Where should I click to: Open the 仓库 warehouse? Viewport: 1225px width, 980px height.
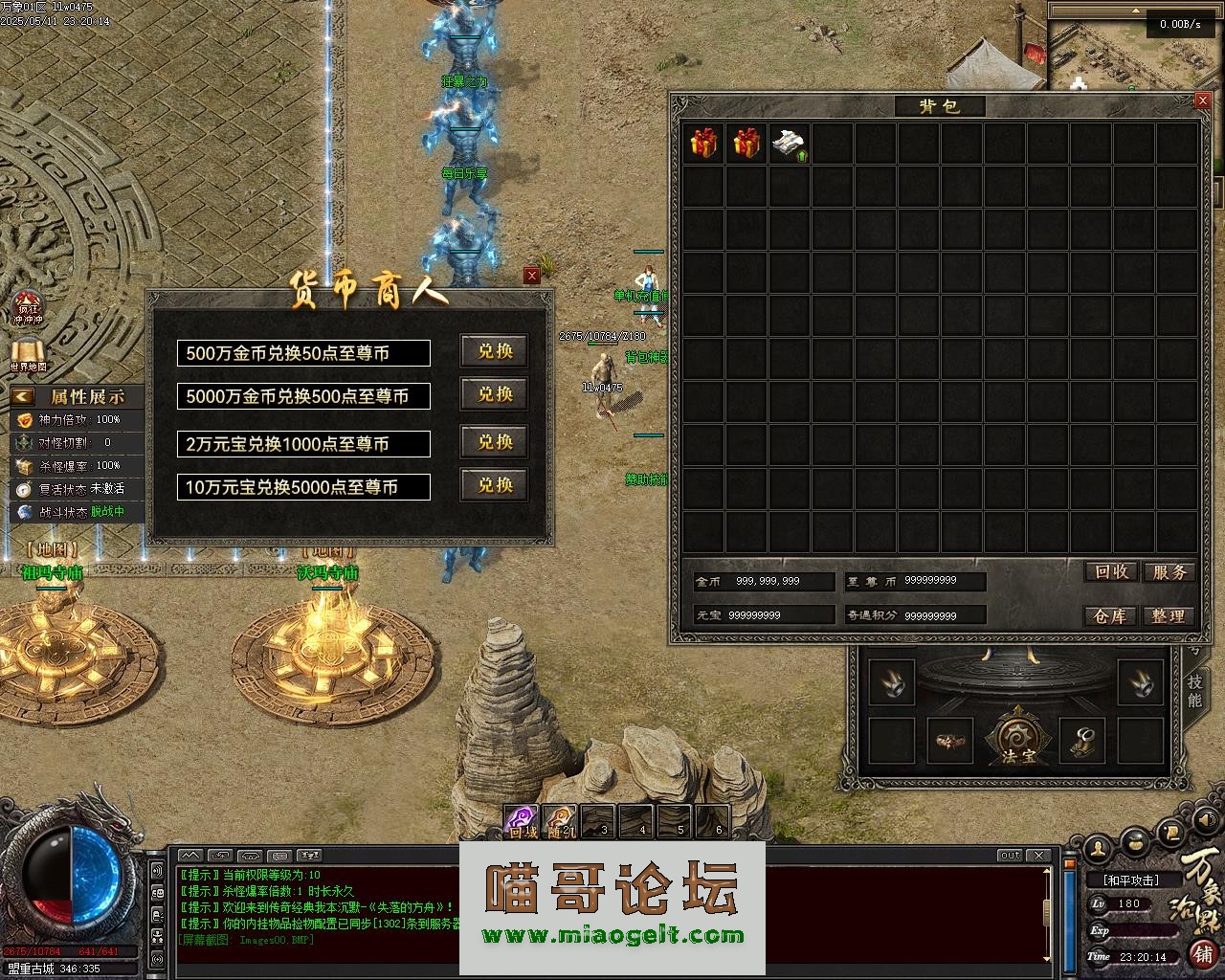click(x=1110, y=616)
